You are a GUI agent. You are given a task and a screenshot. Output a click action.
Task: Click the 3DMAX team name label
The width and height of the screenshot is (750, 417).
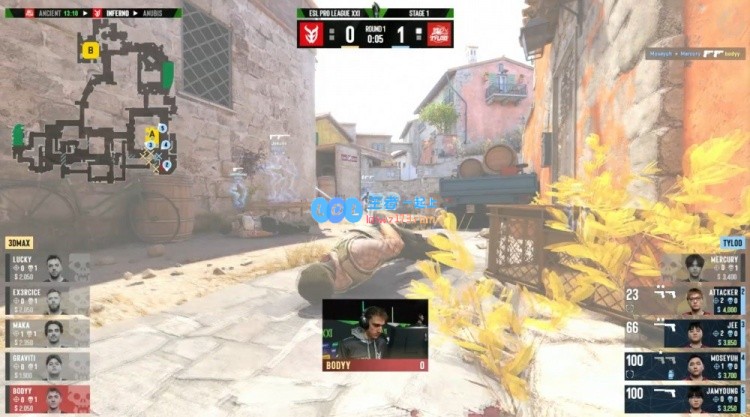[20, 243]
